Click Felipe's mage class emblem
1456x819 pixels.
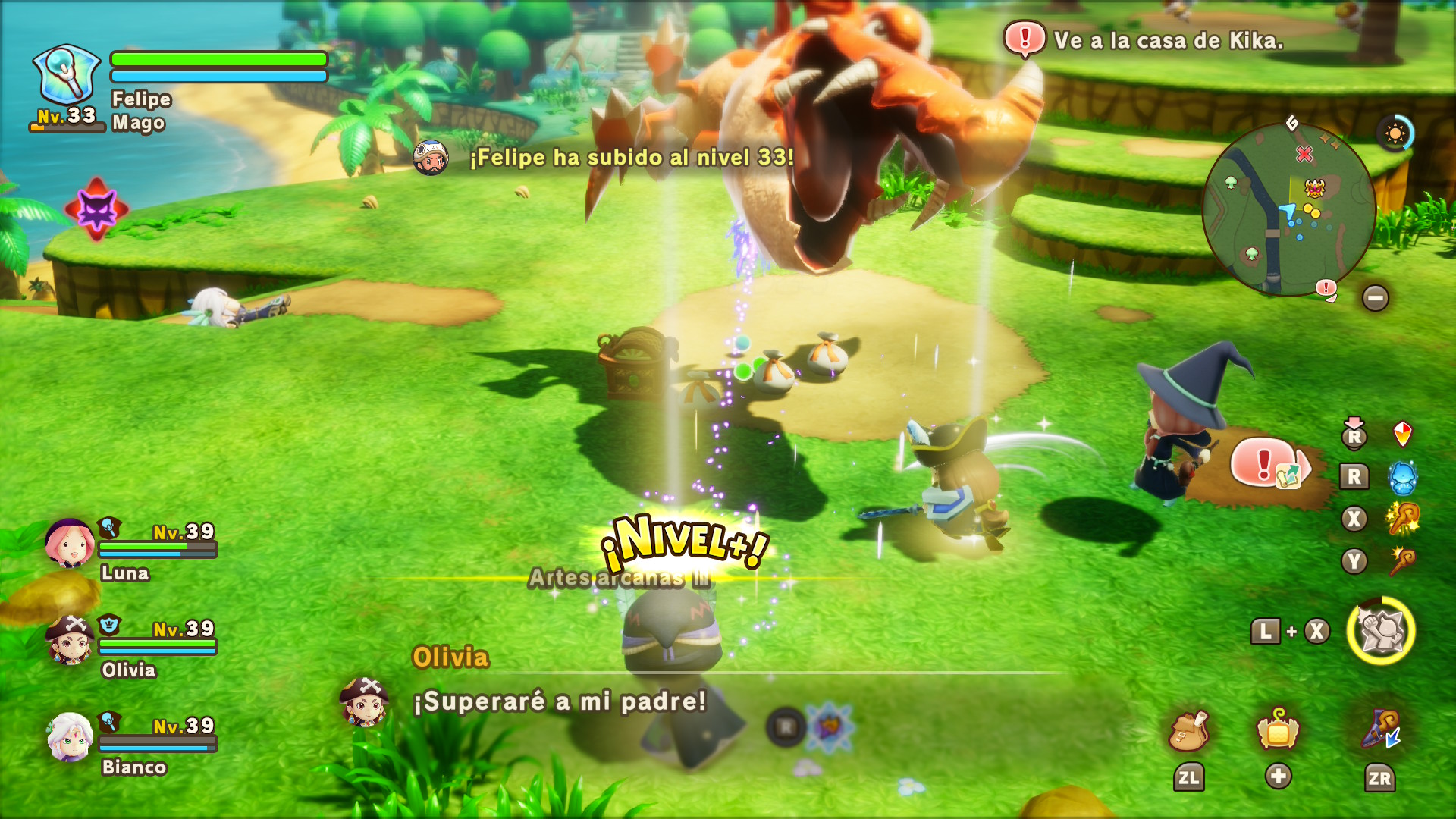66,74
